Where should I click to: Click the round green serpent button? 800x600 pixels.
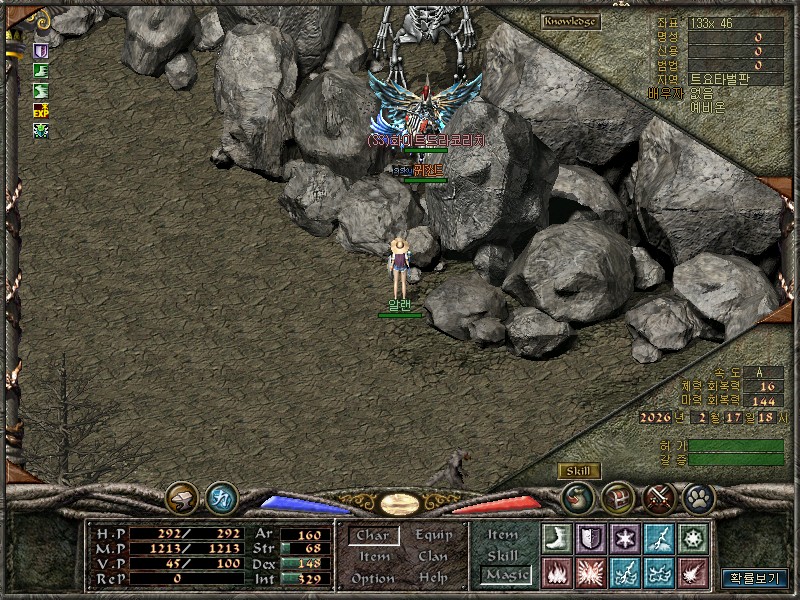coord(578,496)
